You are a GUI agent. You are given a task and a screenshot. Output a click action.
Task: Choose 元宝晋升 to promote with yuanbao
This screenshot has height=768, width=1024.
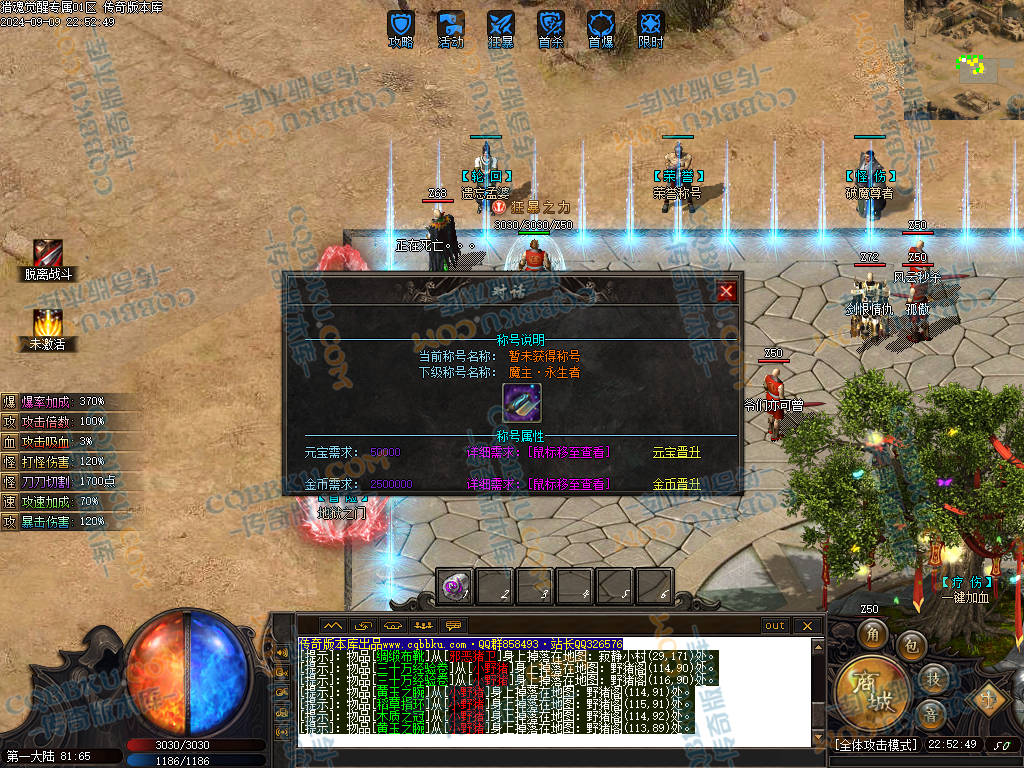(x=677, y=452)
